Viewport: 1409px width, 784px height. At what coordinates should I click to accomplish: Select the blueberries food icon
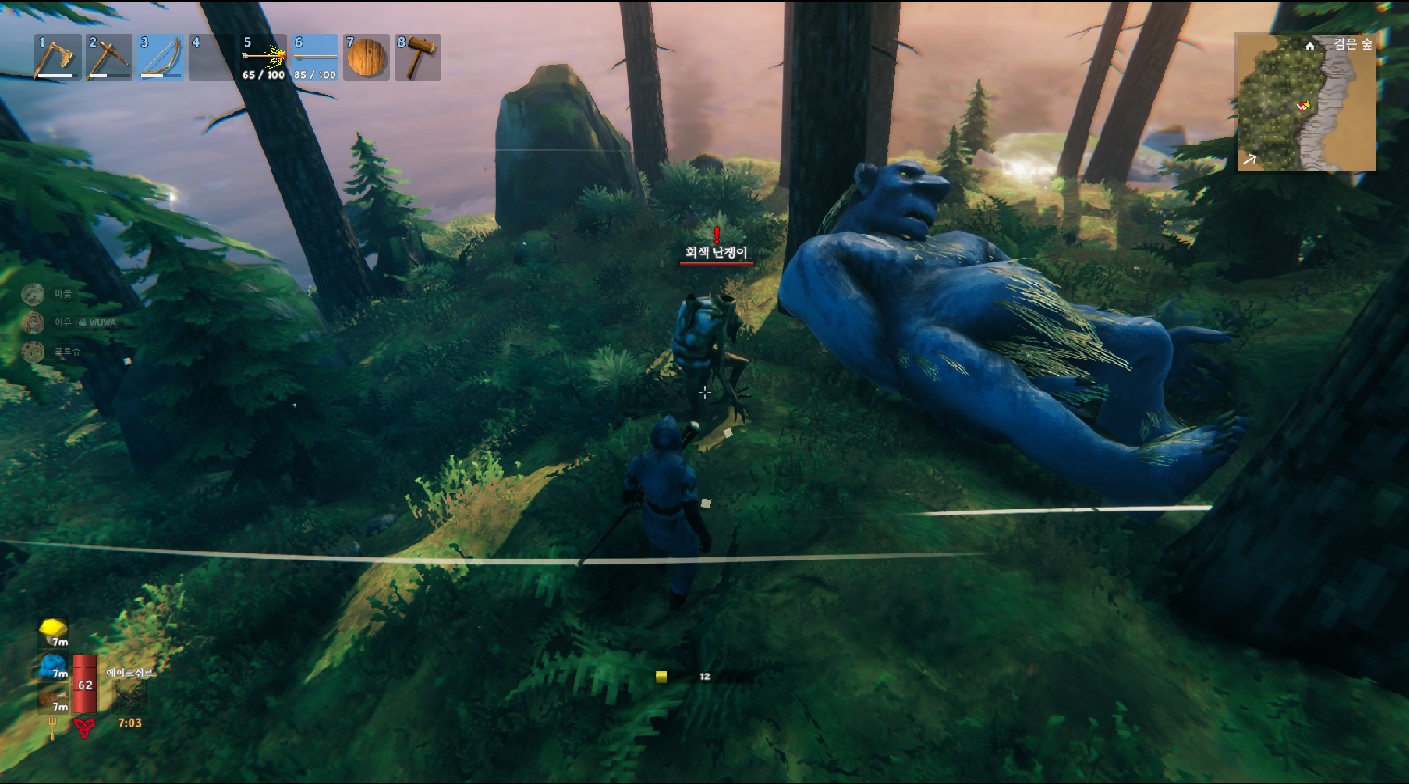click(52, 667)
